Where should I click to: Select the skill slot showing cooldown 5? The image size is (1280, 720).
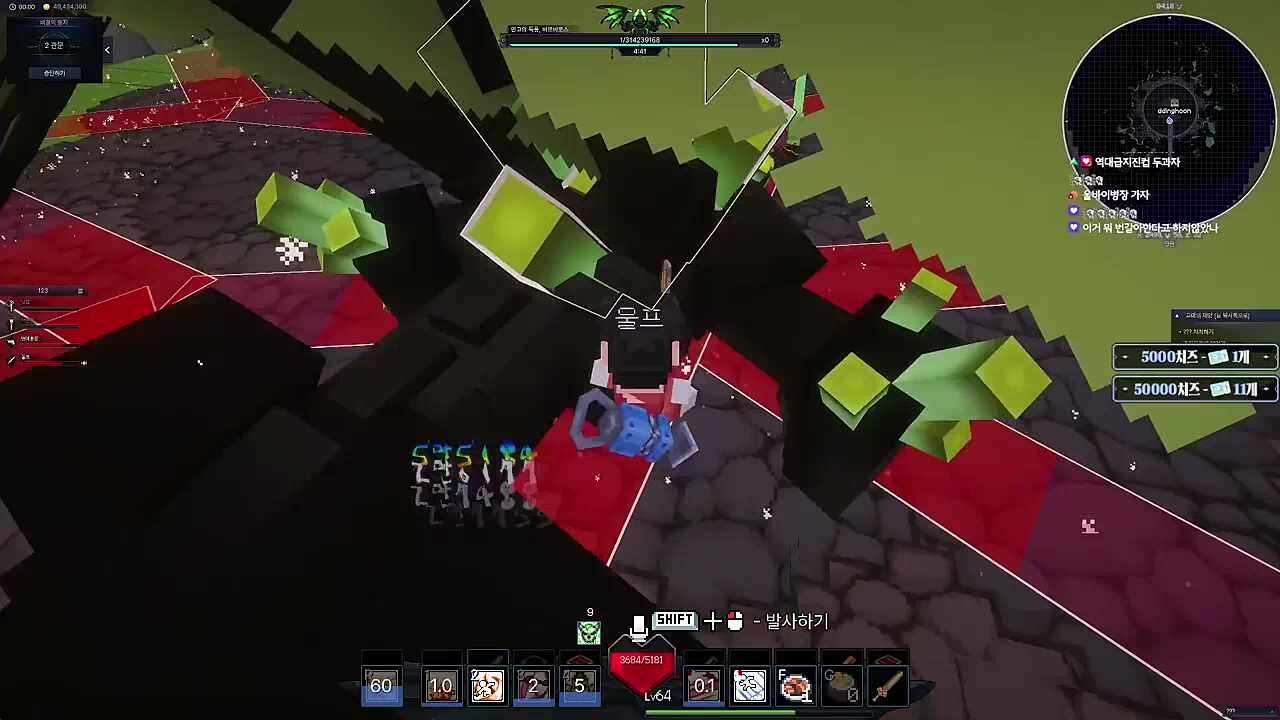pos(579,686)
